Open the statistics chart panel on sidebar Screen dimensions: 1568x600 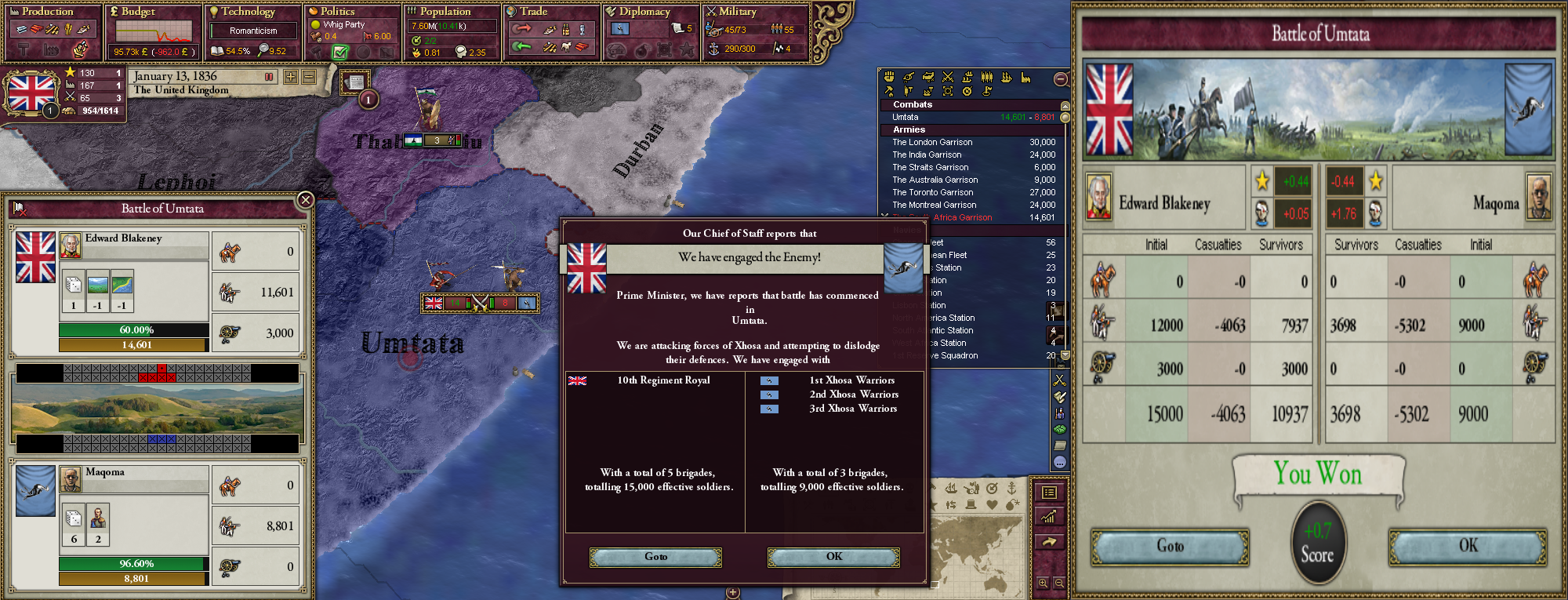[x=1048, y=516]
